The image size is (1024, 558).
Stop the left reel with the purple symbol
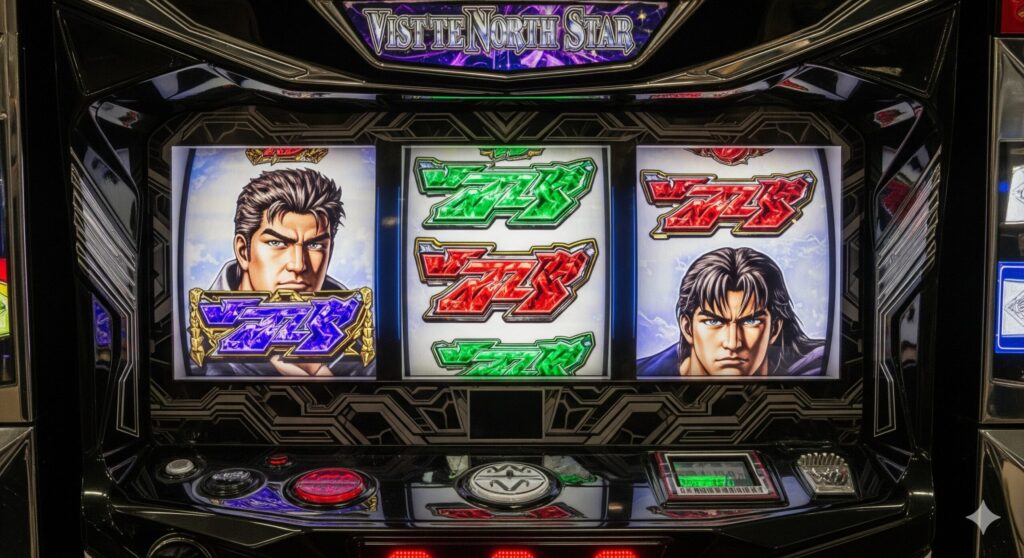pyautogui.click(x=274, y=262)
